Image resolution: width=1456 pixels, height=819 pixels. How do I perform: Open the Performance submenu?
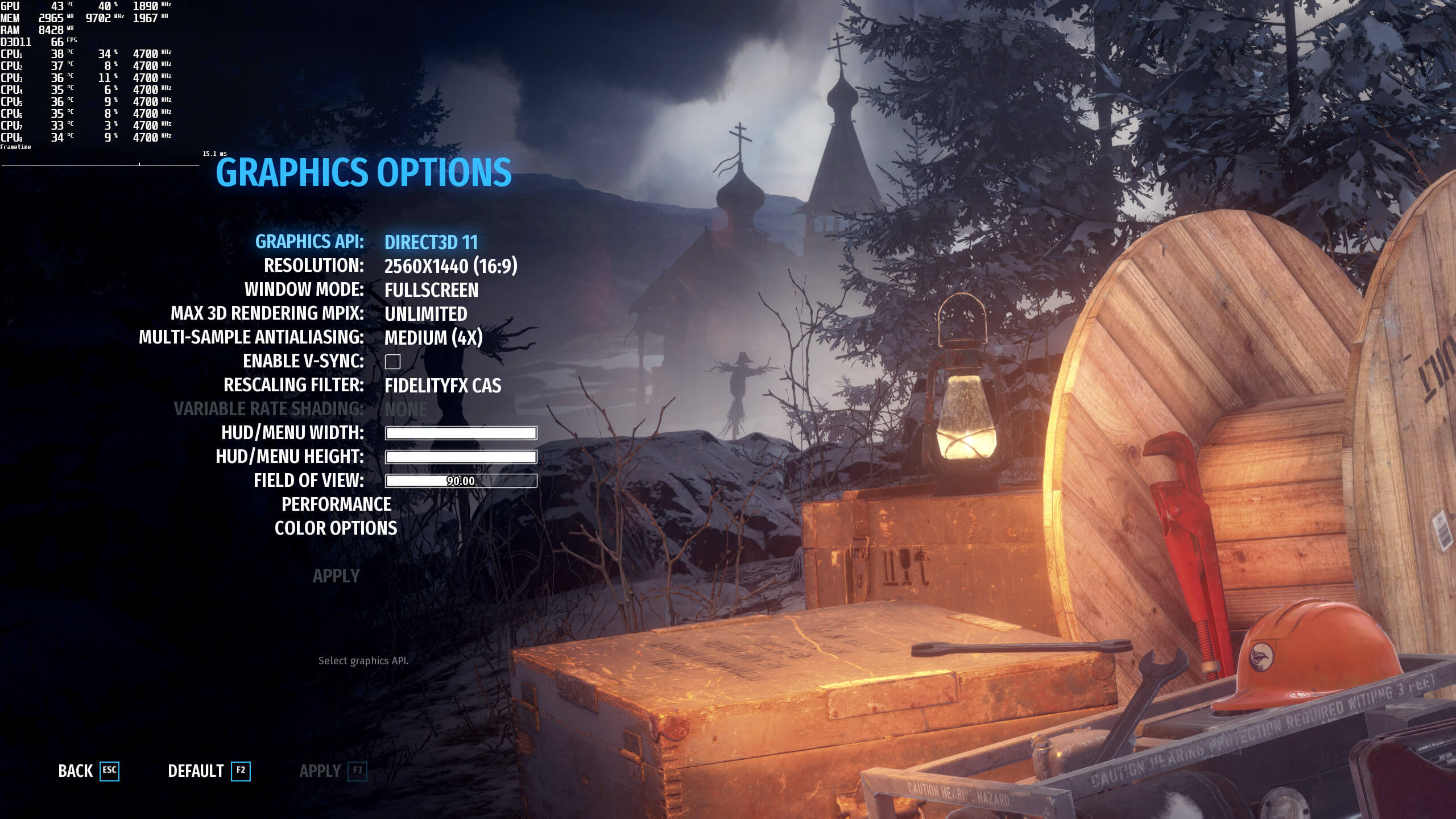(x=336, y=504)
